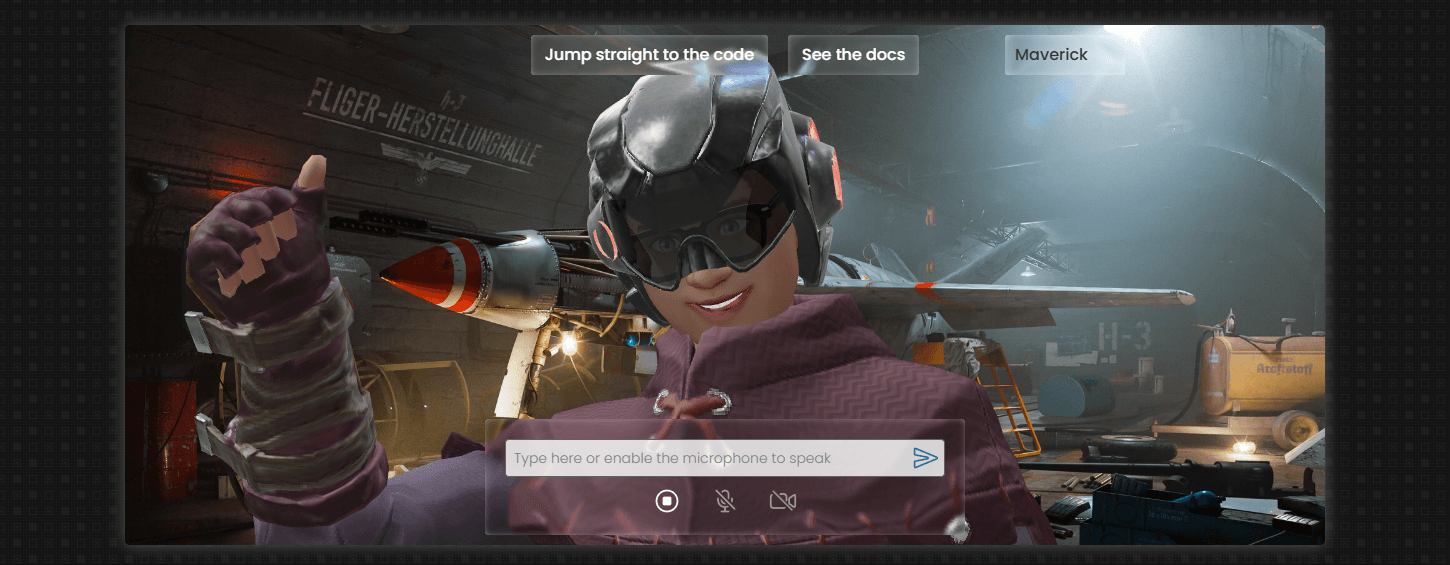
Task: Toggle the disabled camera icon
Action: tap(783, 501)
